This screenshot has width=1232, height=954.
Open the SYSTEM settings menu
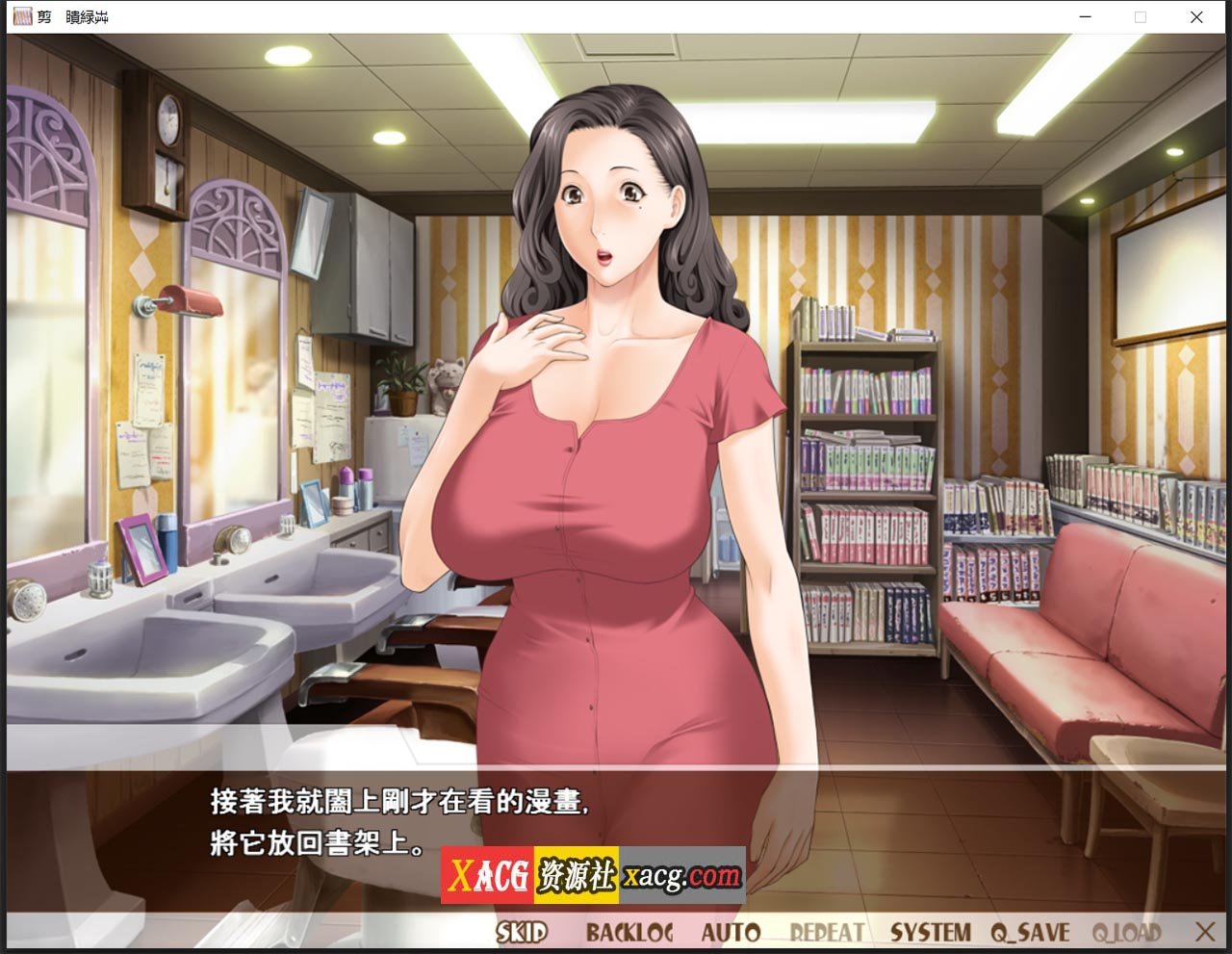(930, 930)
